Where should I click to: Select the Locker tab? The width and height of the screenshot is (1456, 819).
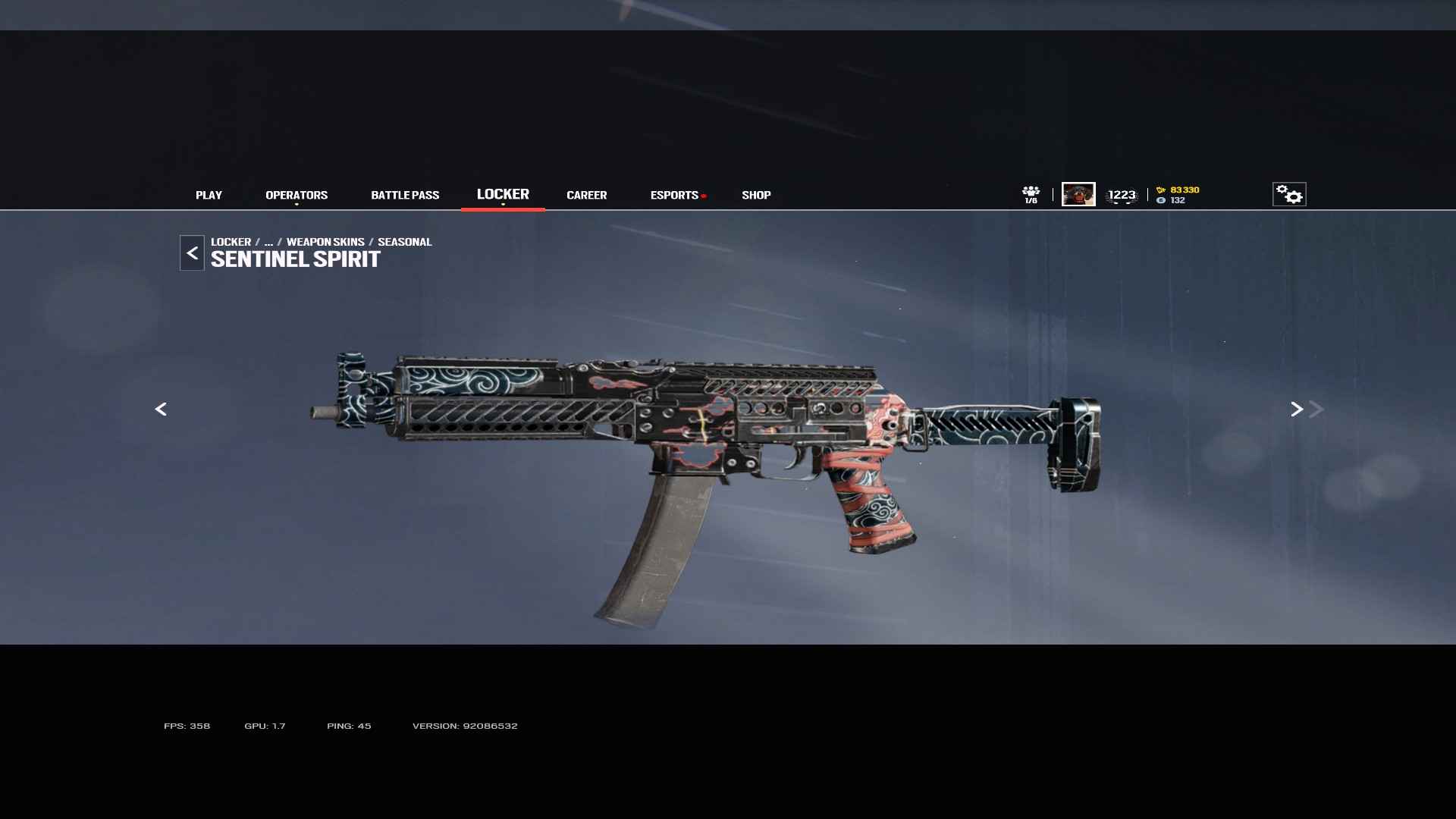click(503, 194)
